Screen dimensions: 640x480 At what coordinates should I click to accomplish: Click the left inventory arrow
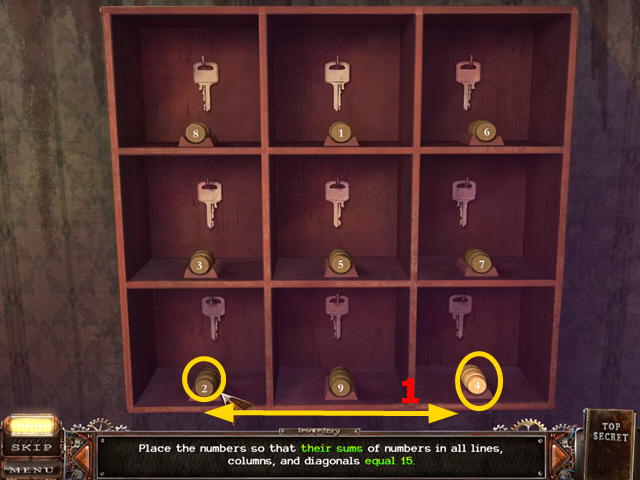pos(82,456)
